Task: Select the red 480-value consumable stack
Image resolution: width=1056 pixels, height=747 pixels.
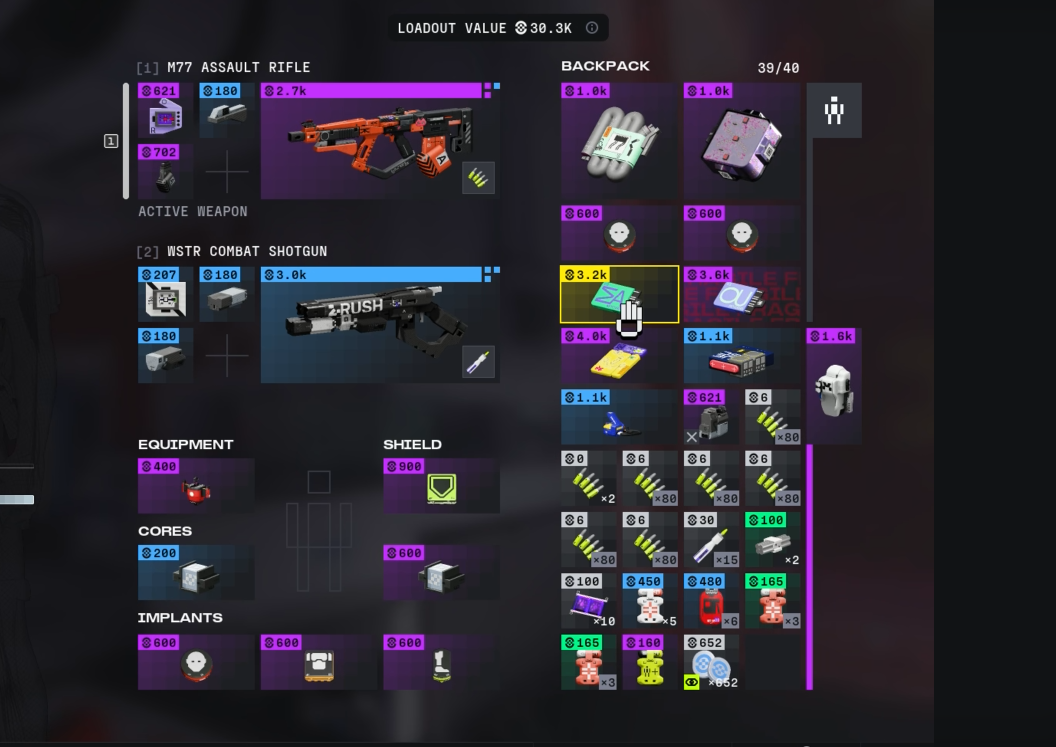Action: click(x=711, y=601)
